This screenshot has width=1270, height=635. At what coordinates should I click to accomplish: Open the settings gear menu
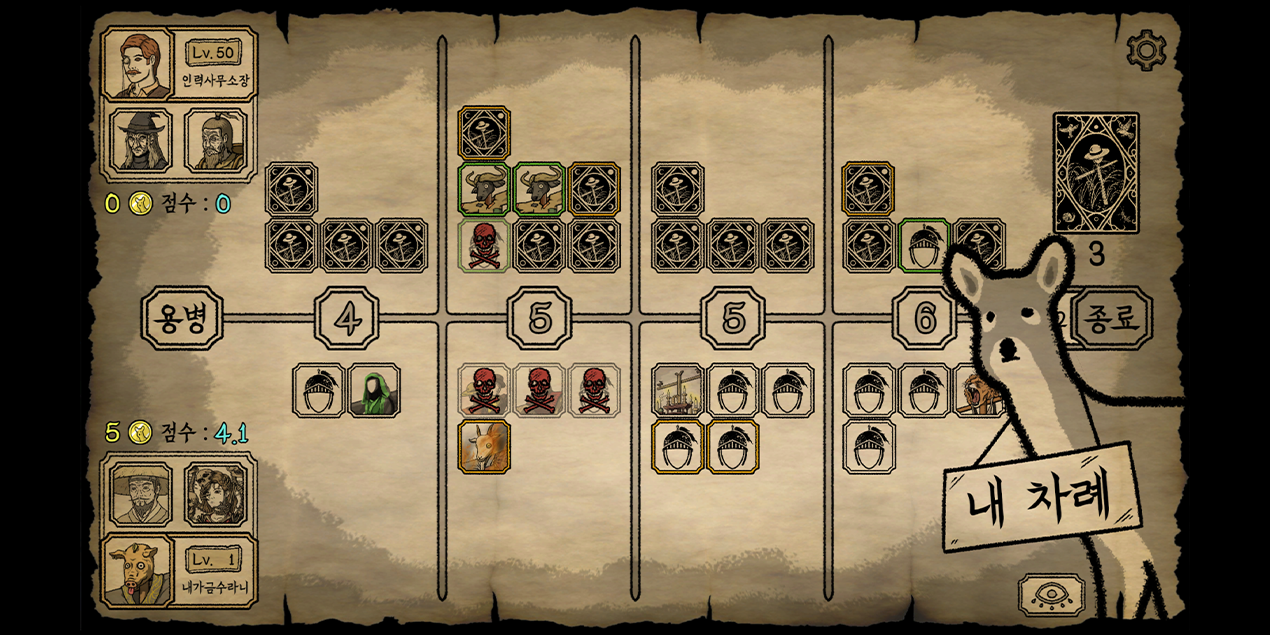pos(1146,49)
